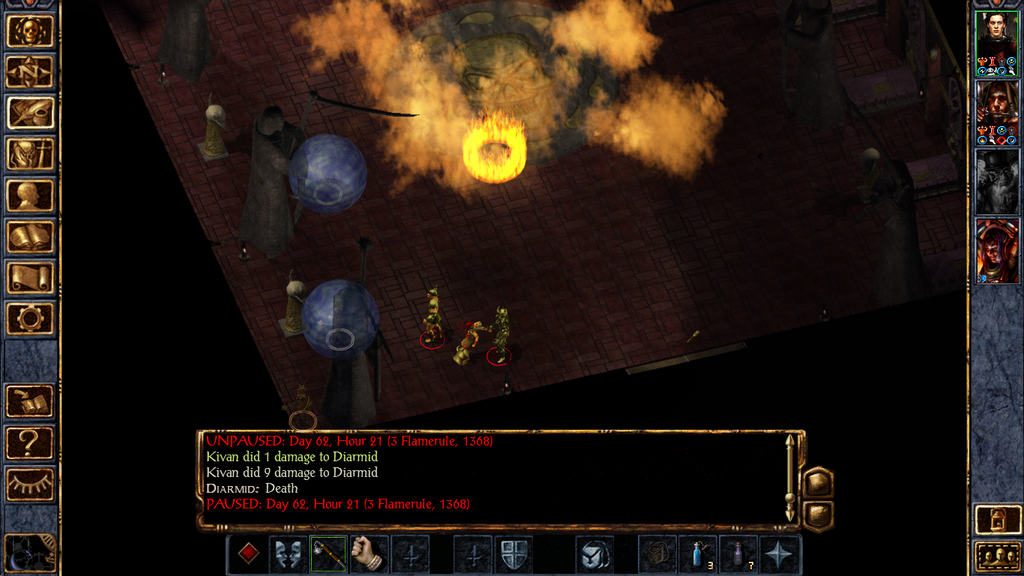Activate the shield guard action button

(x=513, y=554)
